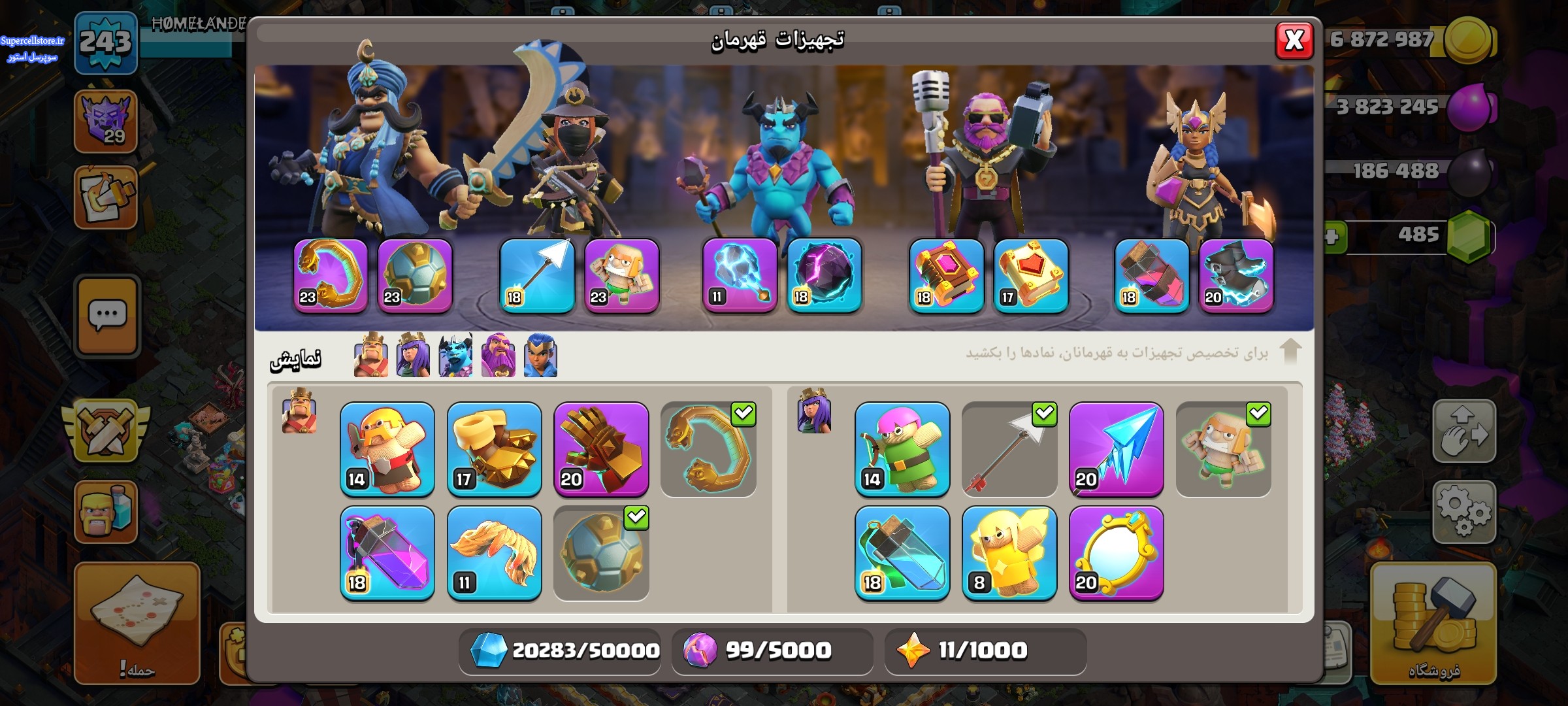Pick the Invisibility Vial equipment

pyautogui.click(x=902, y=553)
